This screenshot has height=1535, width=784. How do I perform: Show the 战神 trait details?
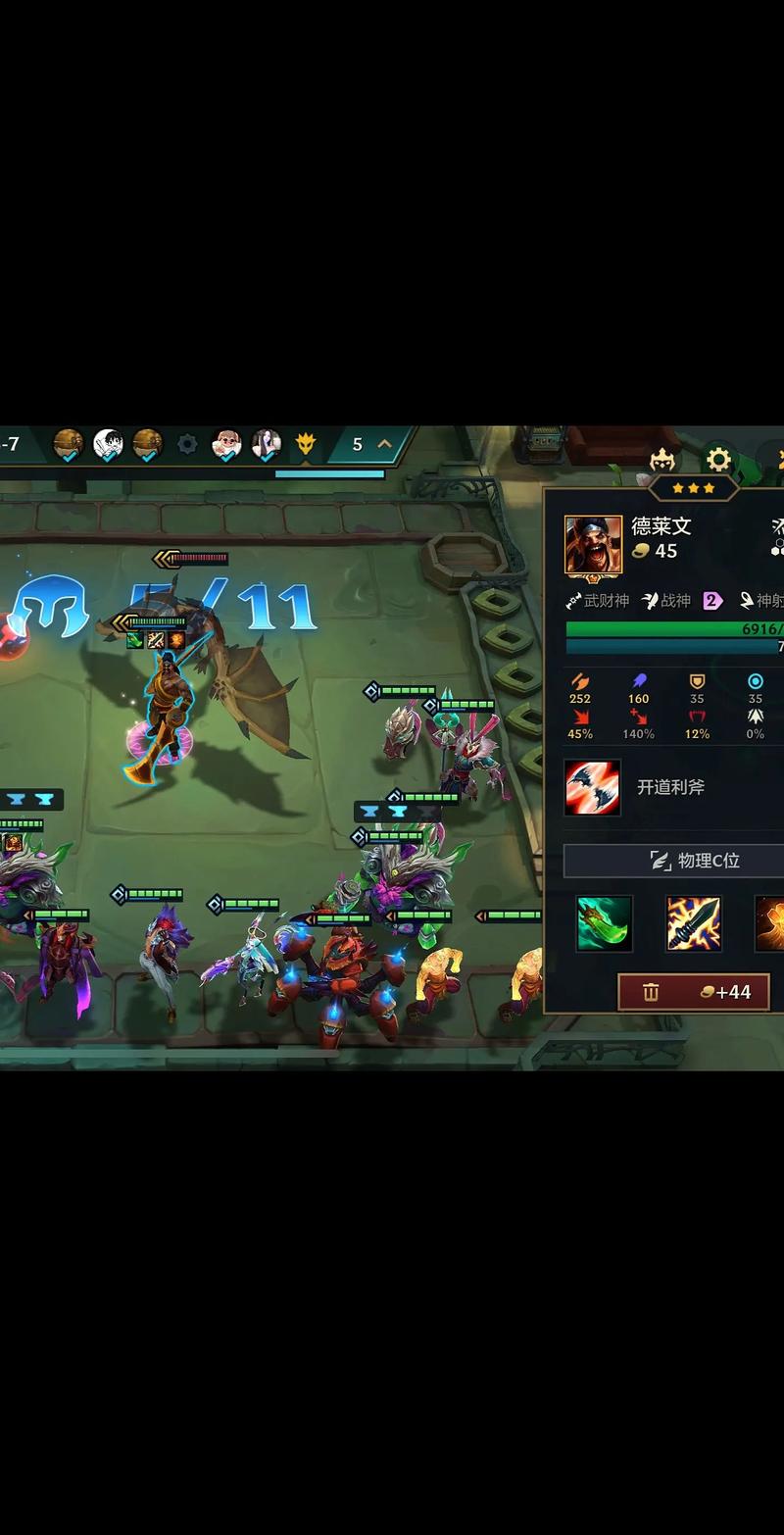(x=666, y=600)
